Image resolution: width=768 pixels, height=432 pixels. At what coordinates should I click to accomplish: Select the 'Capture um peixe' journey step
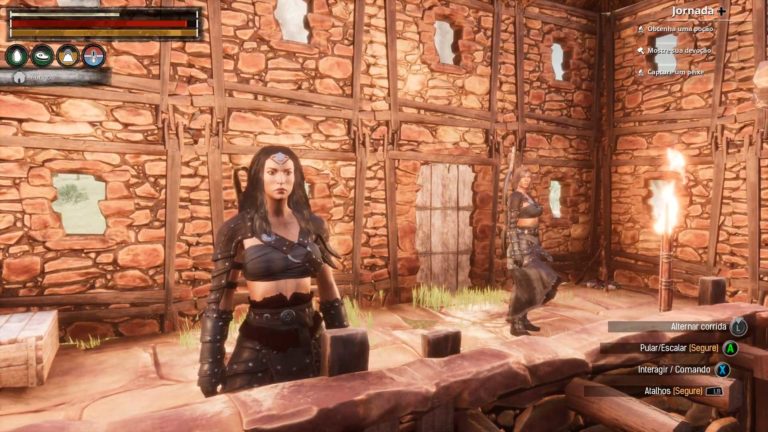click(x=679, y=71)
